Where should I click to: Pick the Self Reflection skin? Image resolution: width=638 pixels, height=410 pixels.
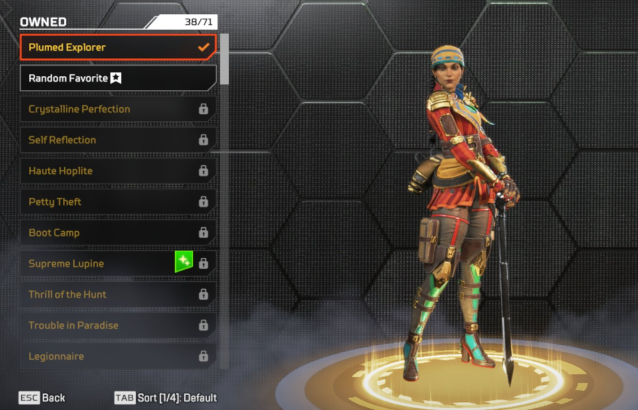[x=118, y=140]
